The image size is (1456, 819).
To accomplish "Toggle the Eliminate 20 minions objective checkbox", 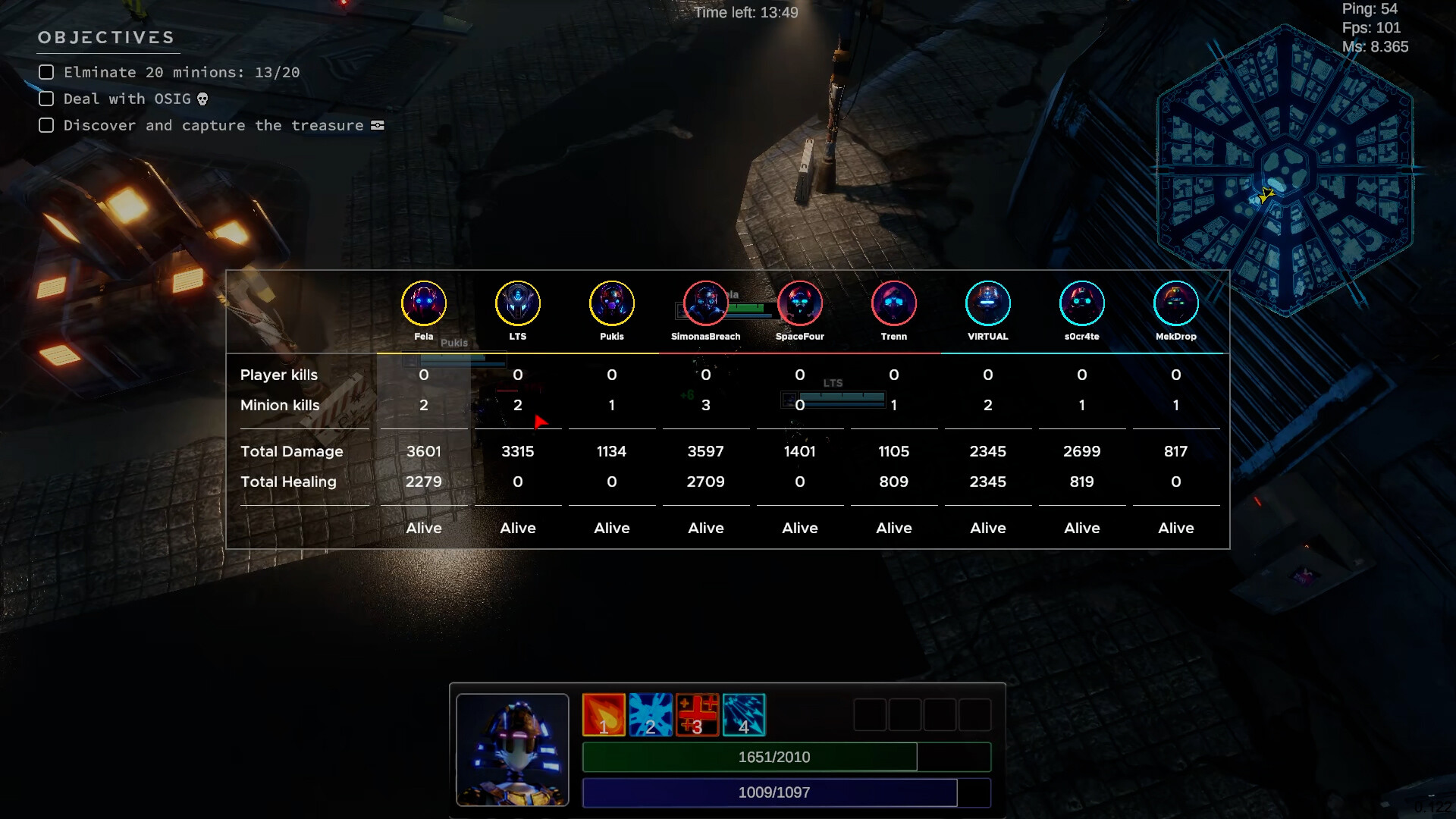I will pyautogui.click(x=46, y=72).
